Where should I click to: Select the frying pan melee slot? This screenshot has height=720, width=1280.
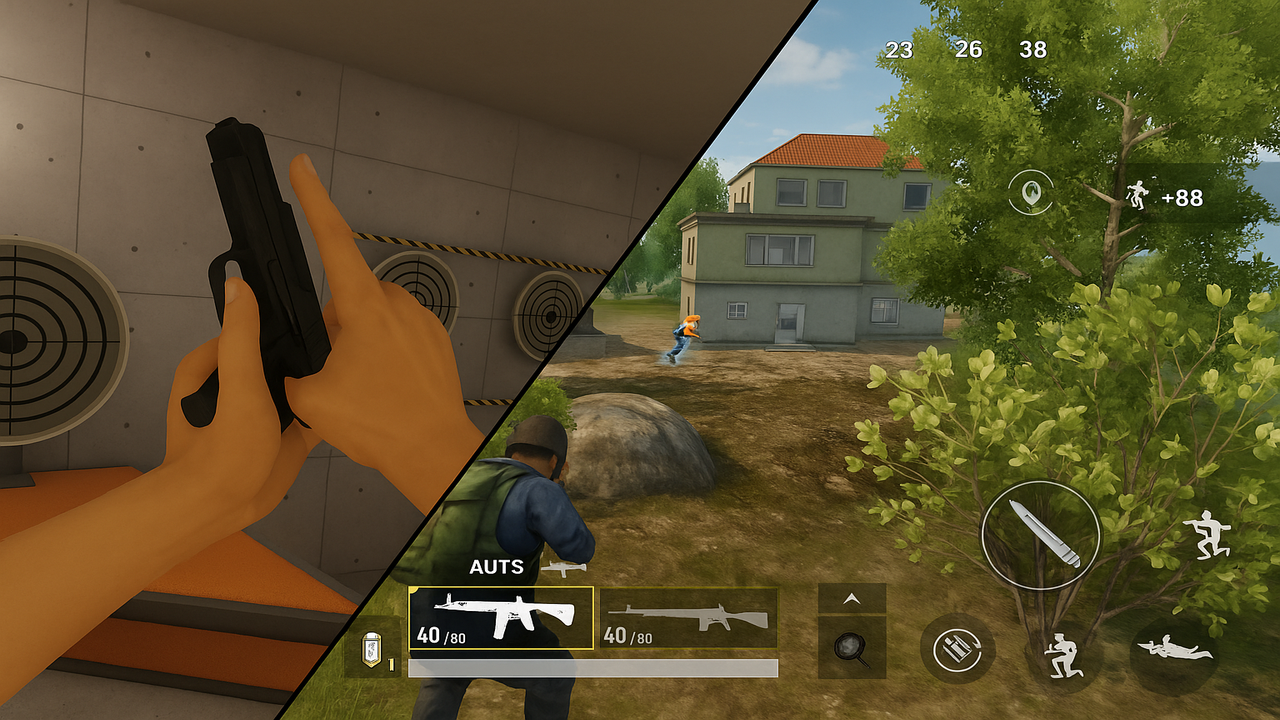852,647
